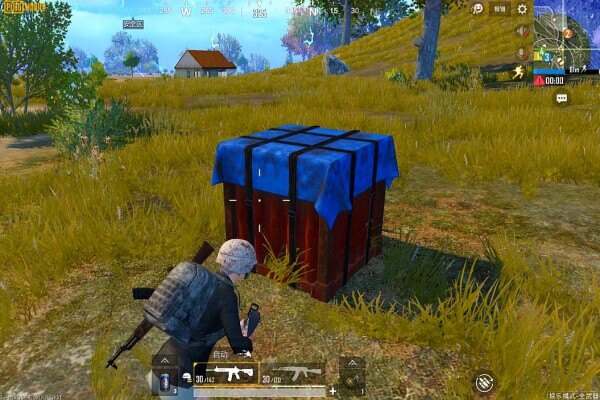
Task: Open the emote smiley menu
Action: coord(479,9)
